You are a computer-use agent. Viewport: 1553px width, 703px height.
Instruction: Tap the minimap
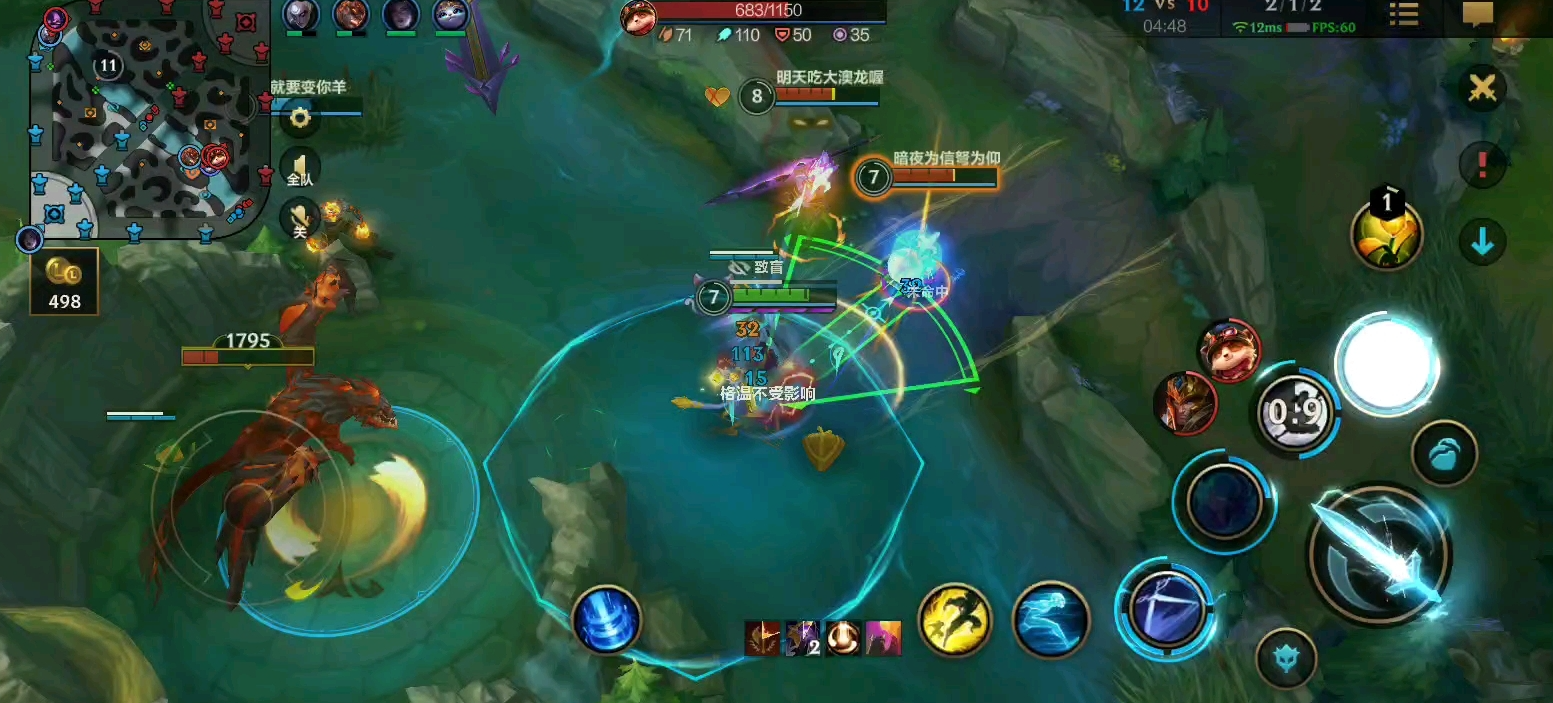[150, 120]
